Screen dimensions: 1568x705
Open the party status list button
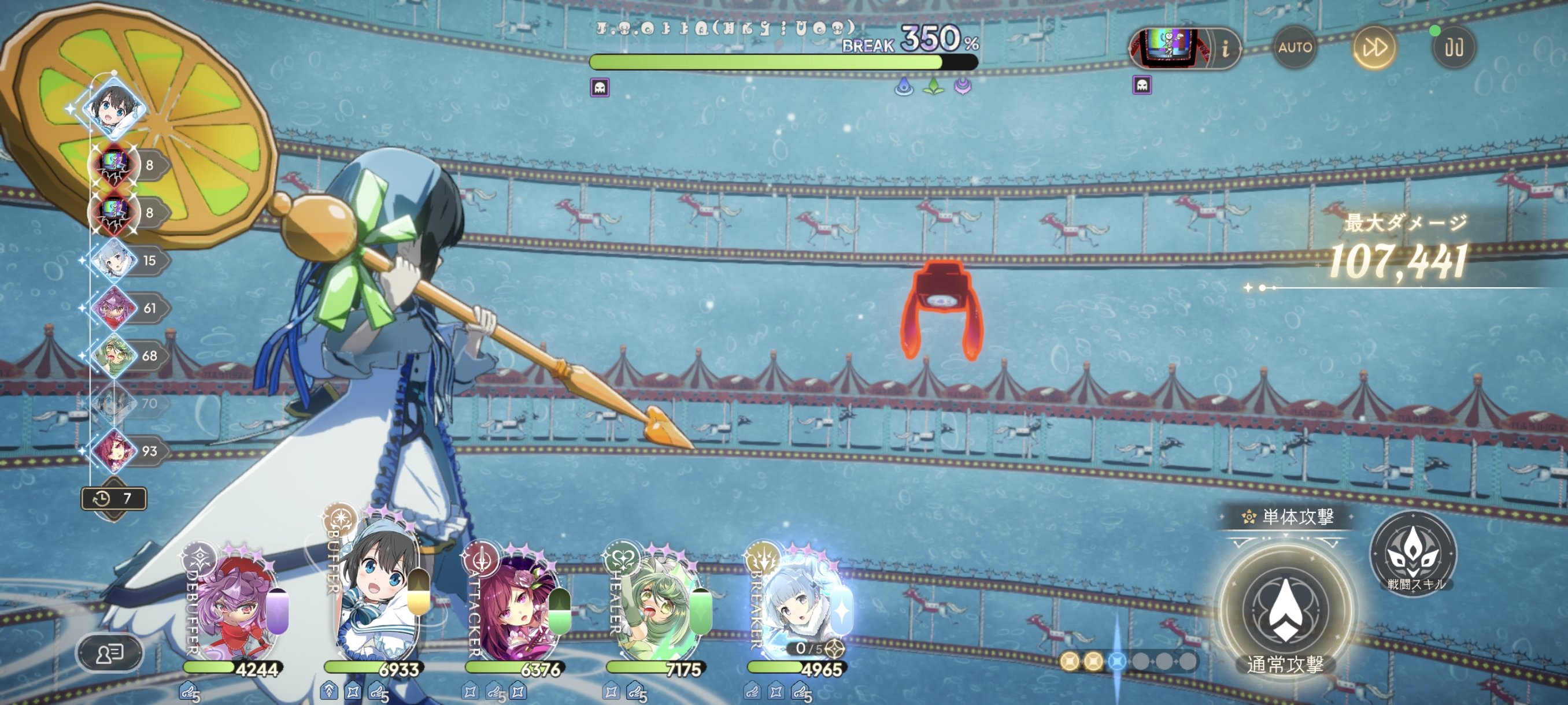(110, 654)
